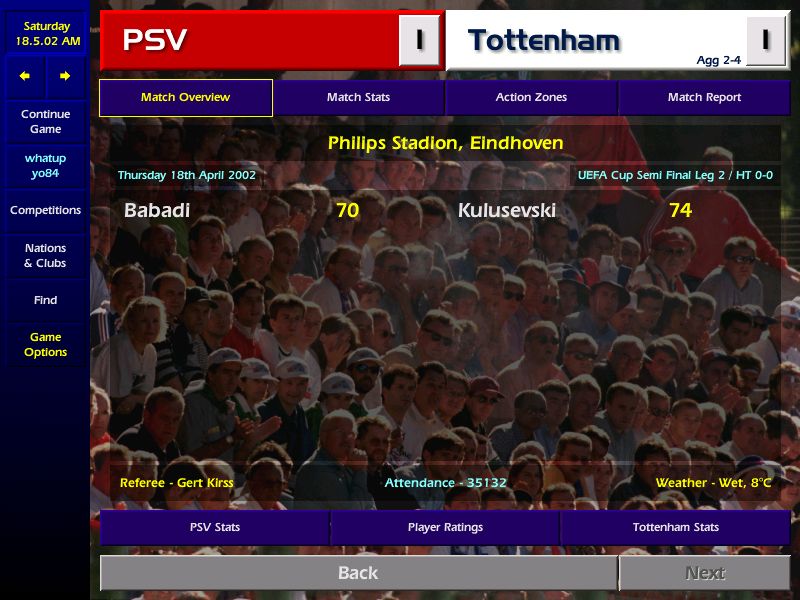Click goalscorer Kulusevski's name
The width and height of the screenshot is (800, 600).
click(507, 211)
